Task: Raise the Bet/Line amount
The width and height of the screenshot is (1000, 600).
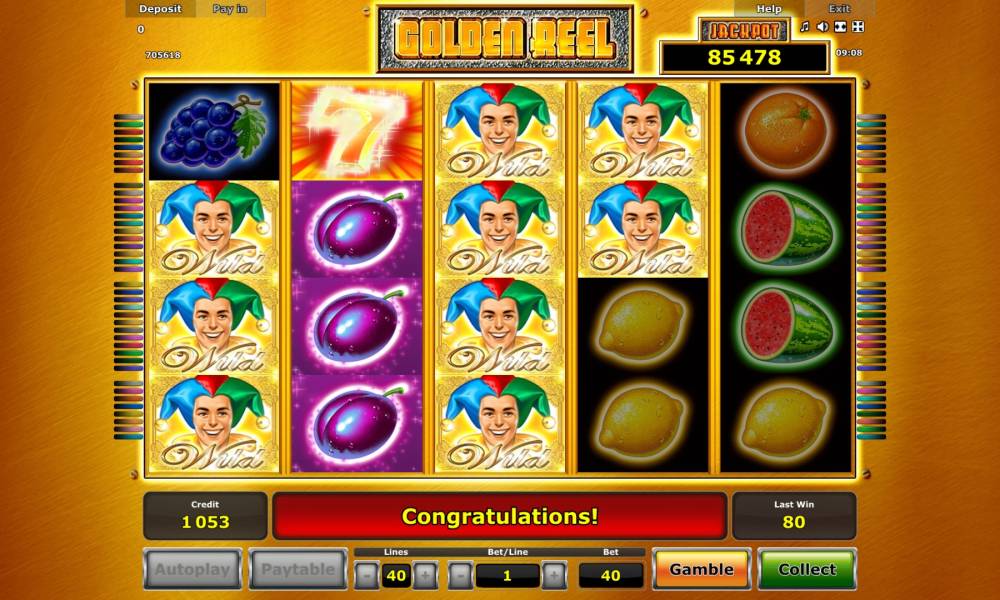Action: point(553,575)
